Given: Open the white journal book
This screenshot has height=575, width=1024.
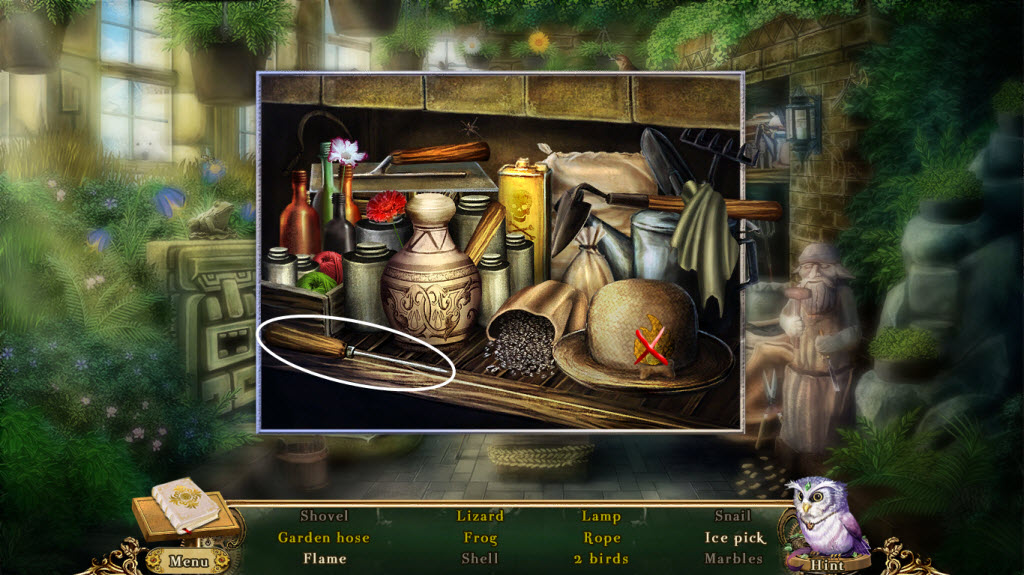Looking at the screenshot, I should click(186, 505).
